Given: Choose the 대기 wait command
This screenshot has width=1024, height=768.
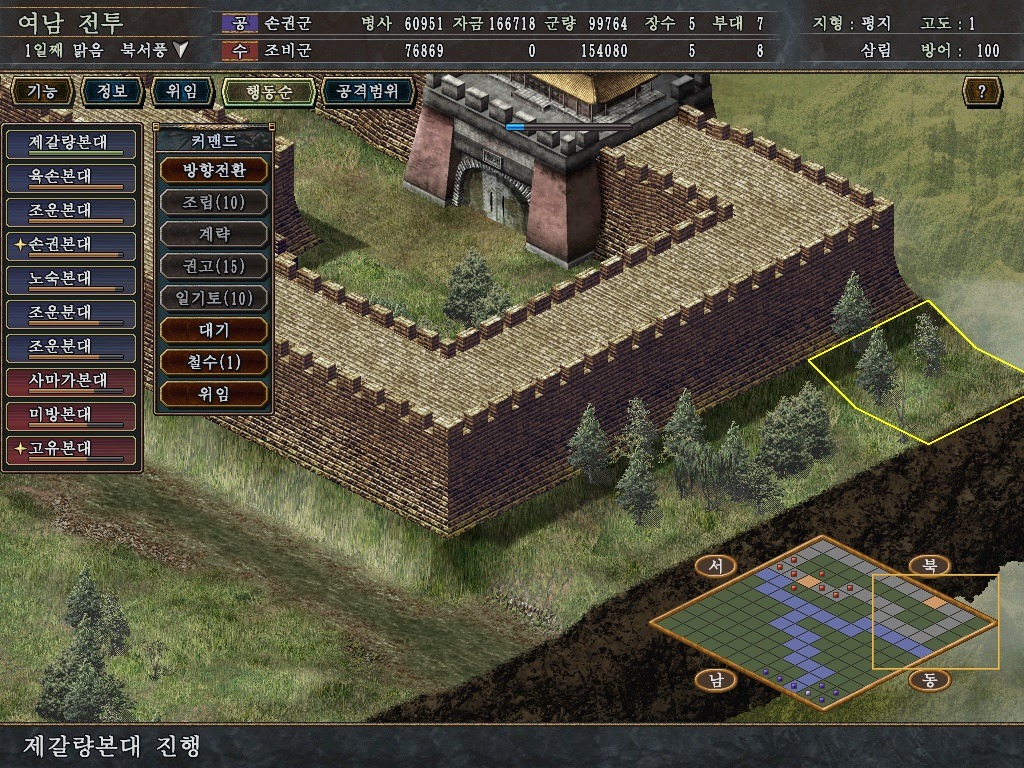Looking at the screenshot, I should [213, 329].
